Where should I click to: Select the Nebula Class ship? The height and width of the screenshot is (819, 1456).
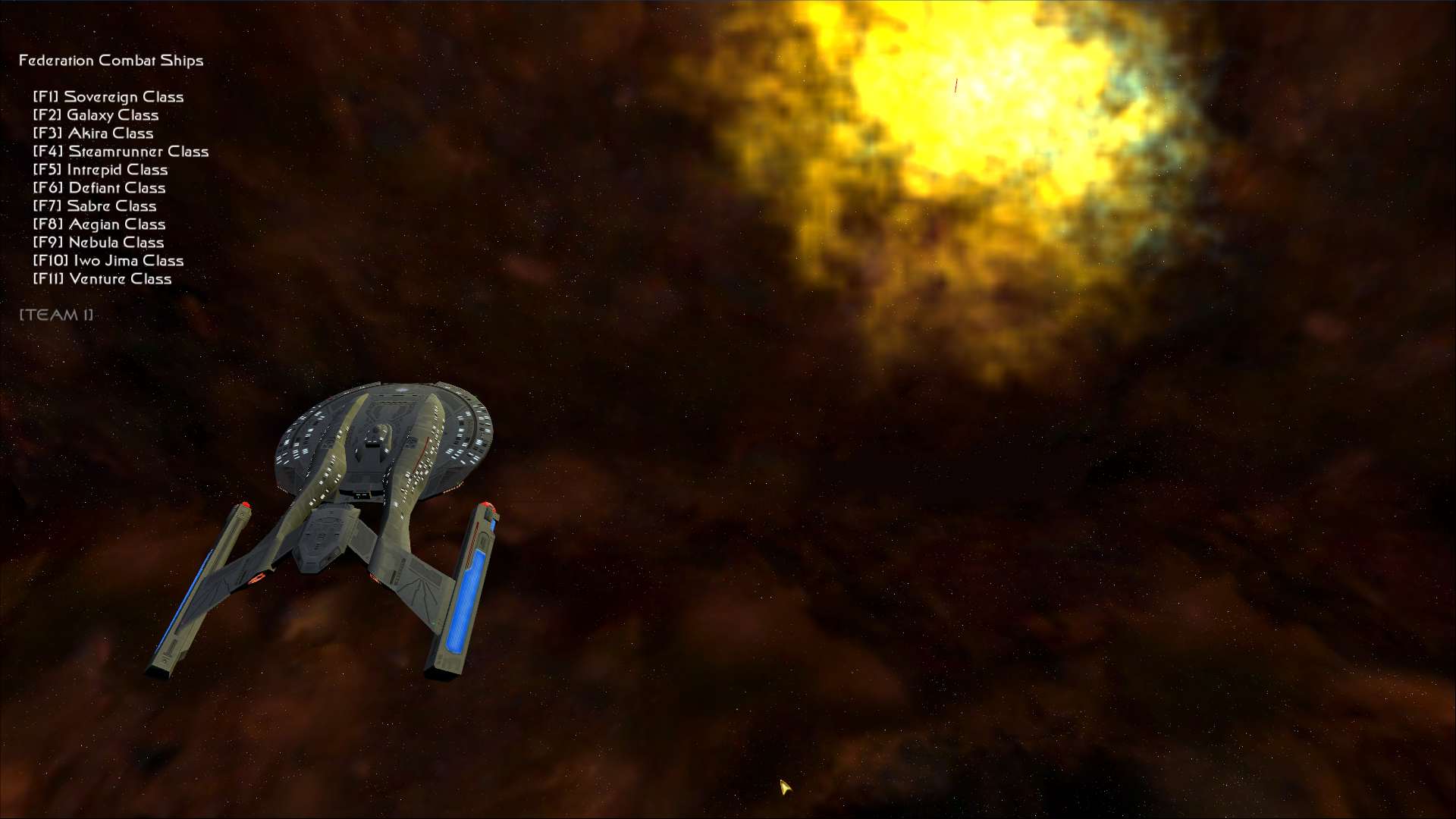pyautogui.click(x=99, y=243)
